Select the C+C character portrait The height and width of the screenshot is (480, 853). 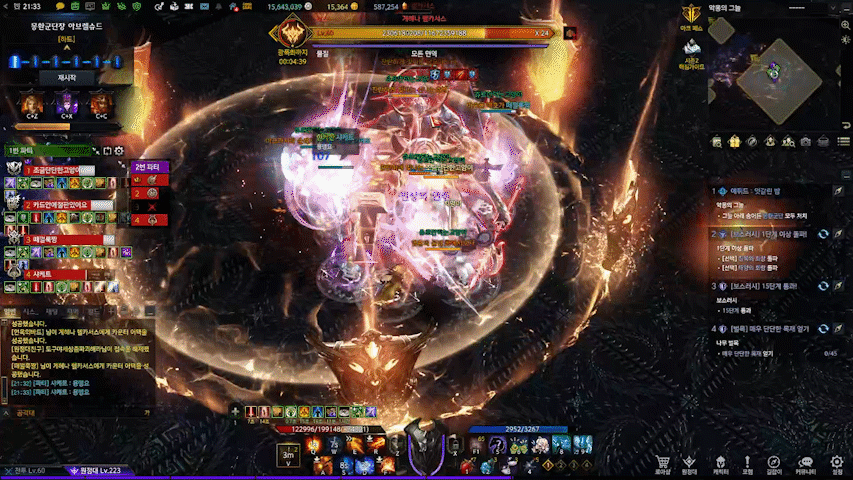100,103
